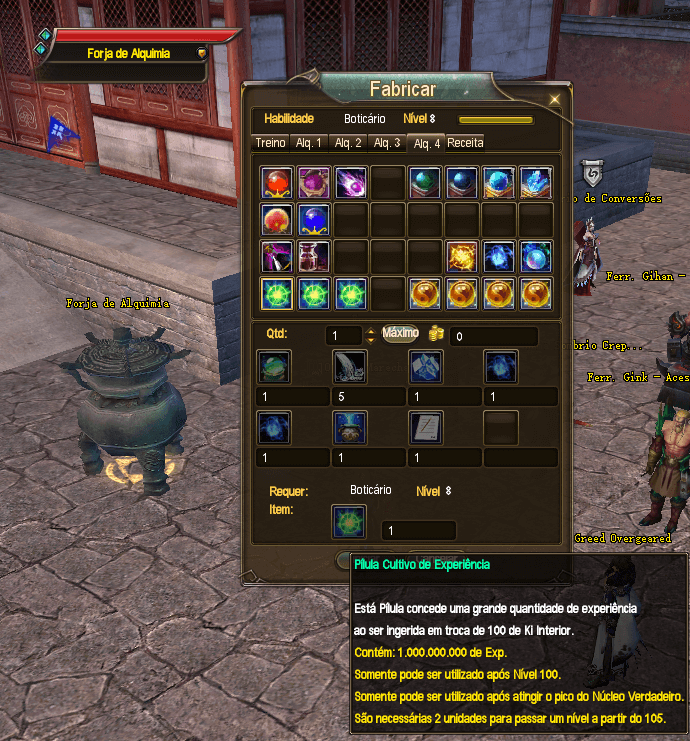This screenshot has width=690, height=741.
Task: Close the Fabricar crafting window
Action: tap(555, 99)
